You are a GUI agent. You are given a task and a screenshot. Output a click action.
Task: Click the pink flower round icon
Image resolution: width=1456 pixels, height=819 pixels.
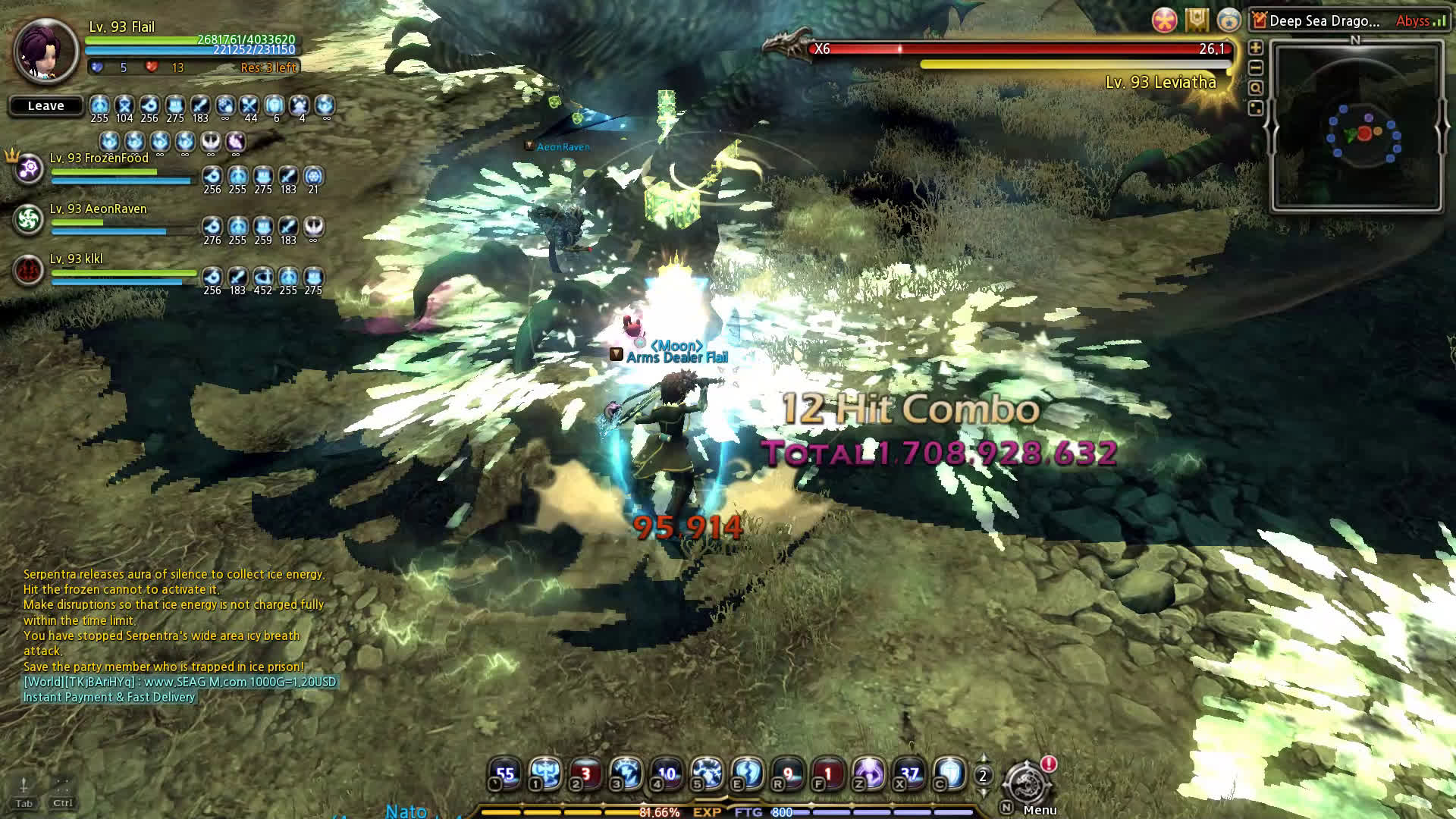1164,20
